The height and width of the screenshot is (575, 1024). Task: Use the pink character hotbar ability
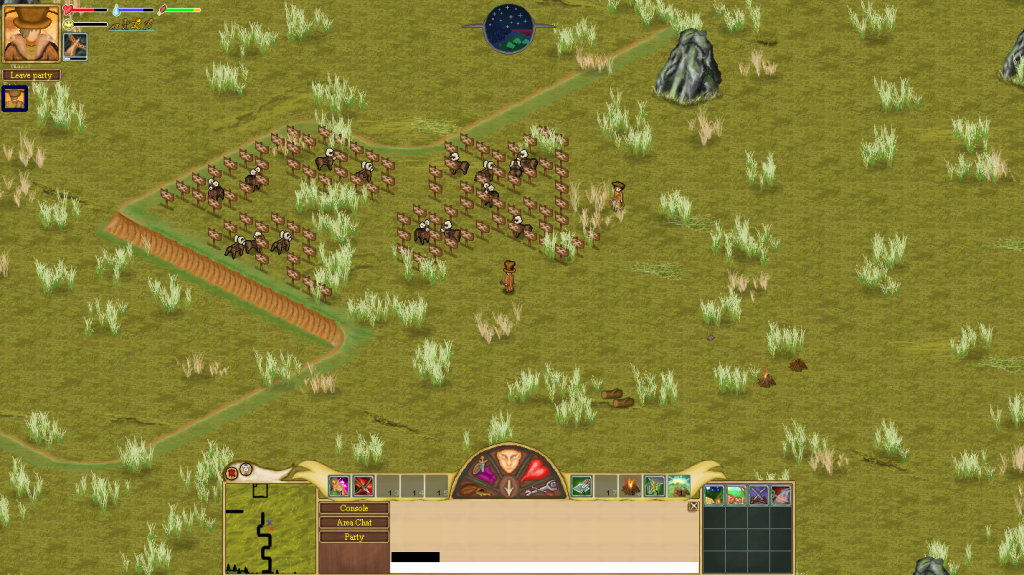point(339,487)
